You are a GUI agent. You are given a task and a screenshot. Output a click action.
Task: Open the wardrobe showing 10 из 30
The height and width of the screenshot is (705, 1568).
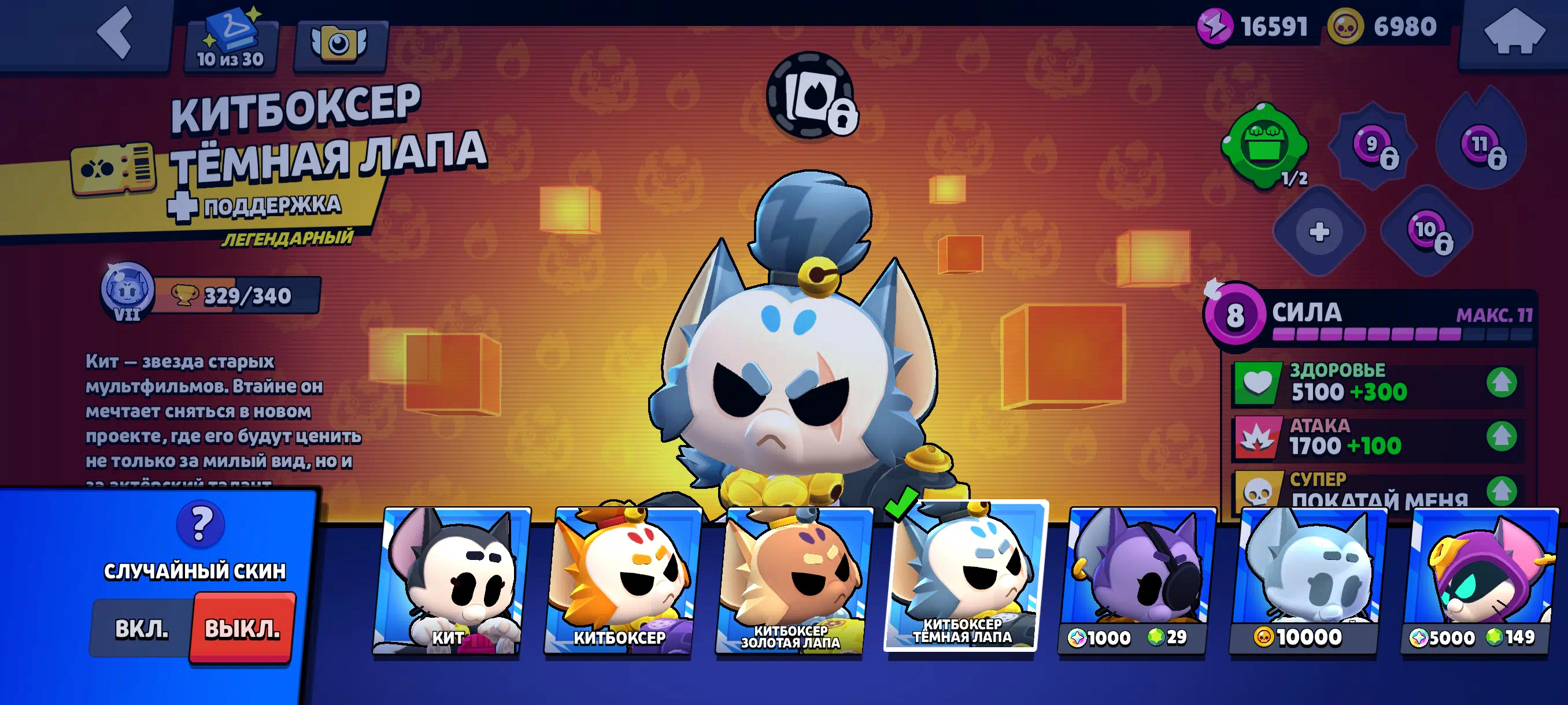231,43
